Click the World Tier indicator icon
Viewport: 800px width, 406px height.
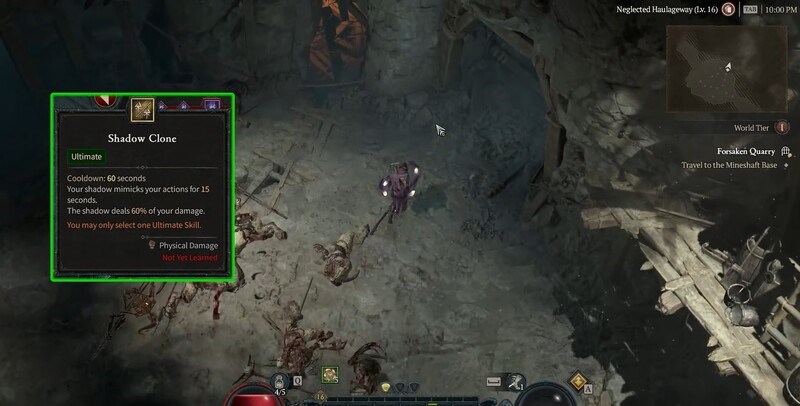coord(783,128)
